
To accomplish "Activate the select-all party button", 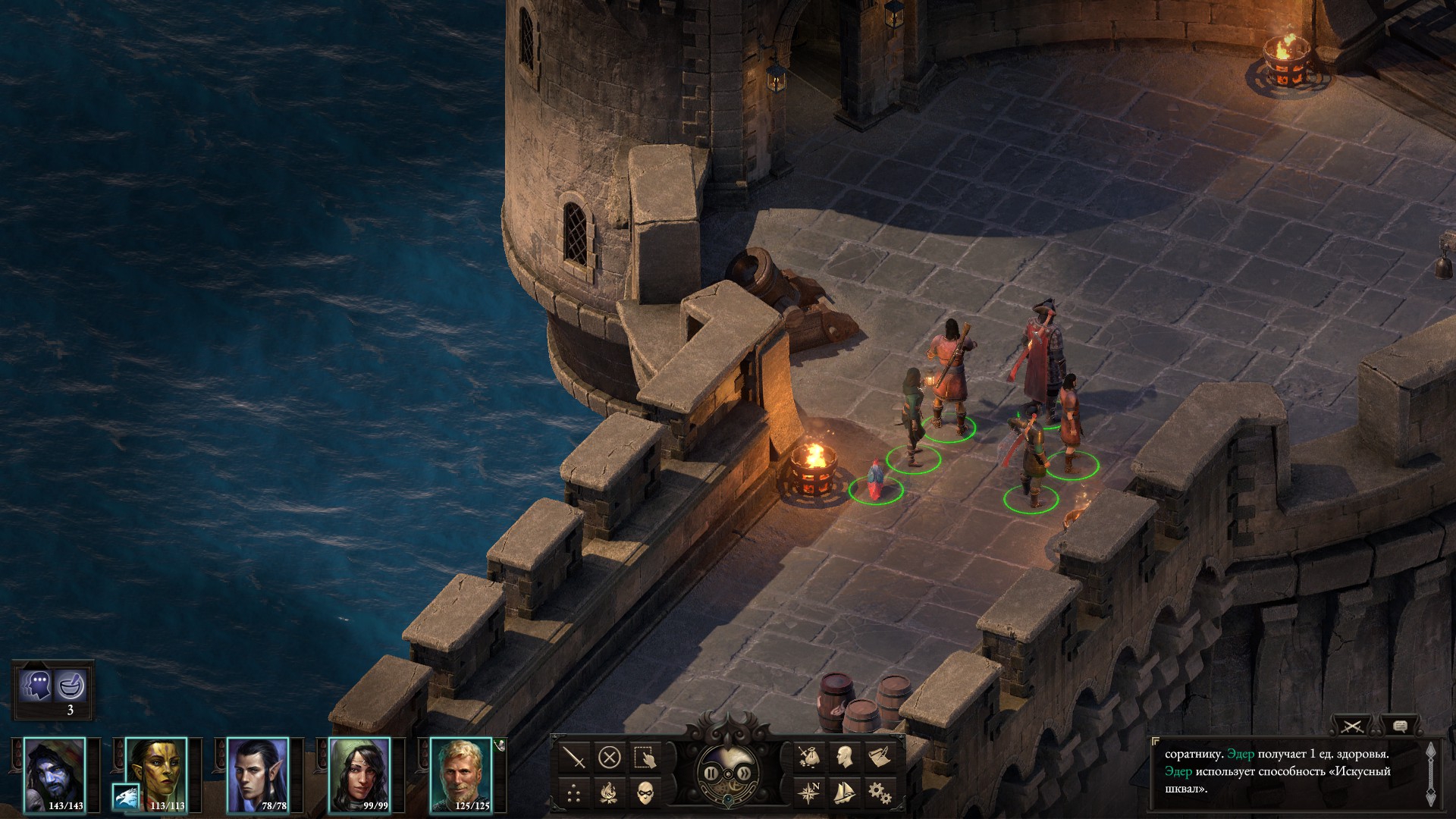I will 645,757.
